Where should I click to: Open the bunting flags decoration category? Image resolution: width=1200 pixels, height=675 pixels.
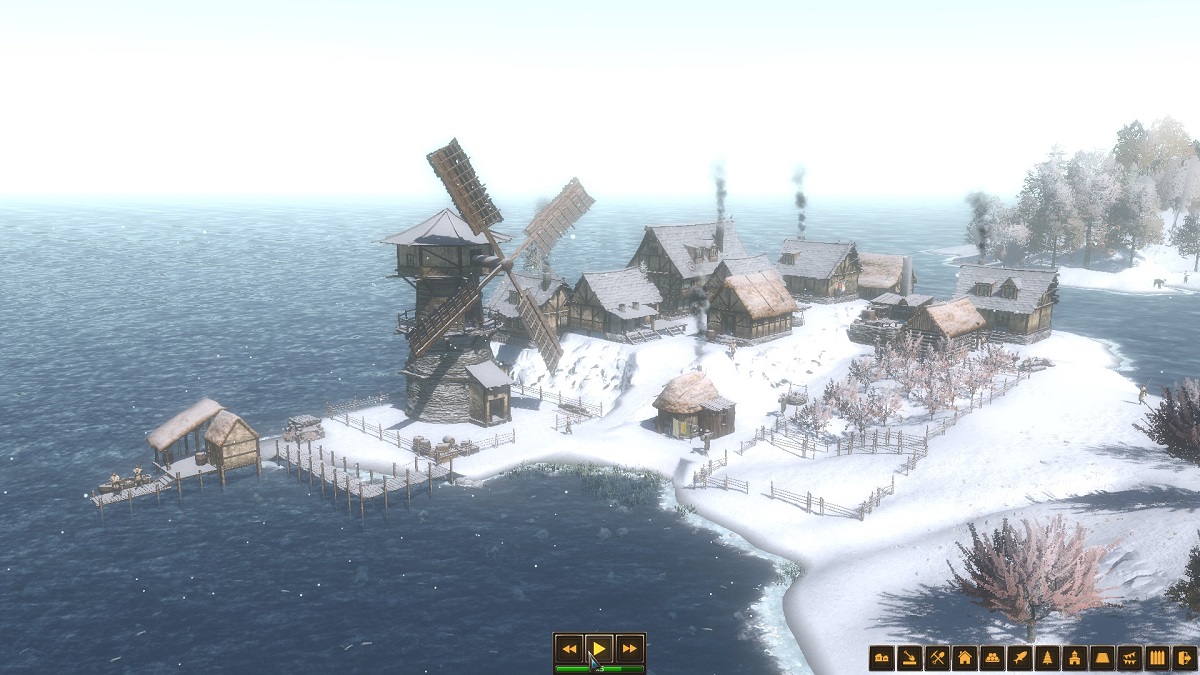pos(1130,658)
